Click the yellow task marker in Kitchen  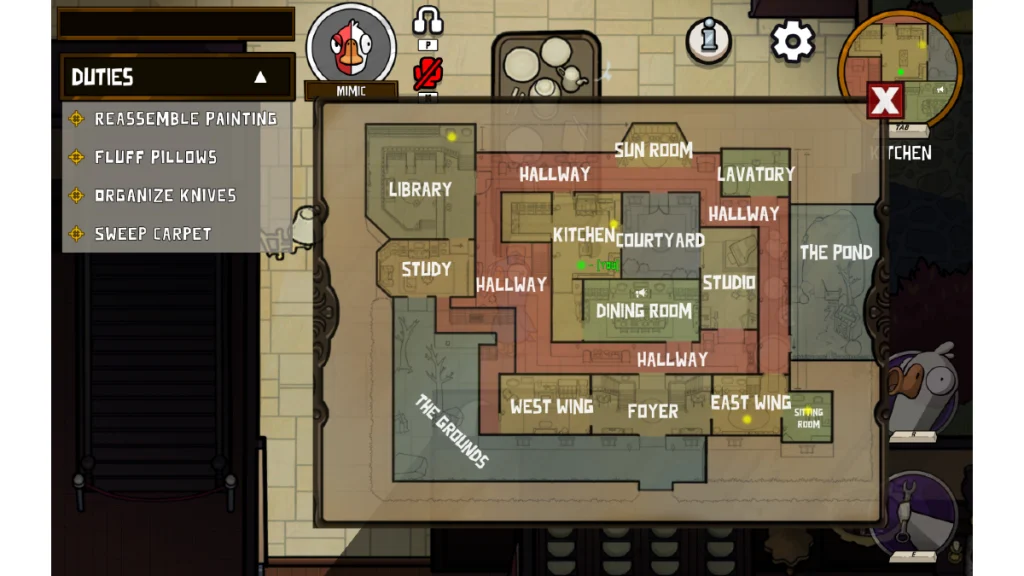click(x=614, y=224)
